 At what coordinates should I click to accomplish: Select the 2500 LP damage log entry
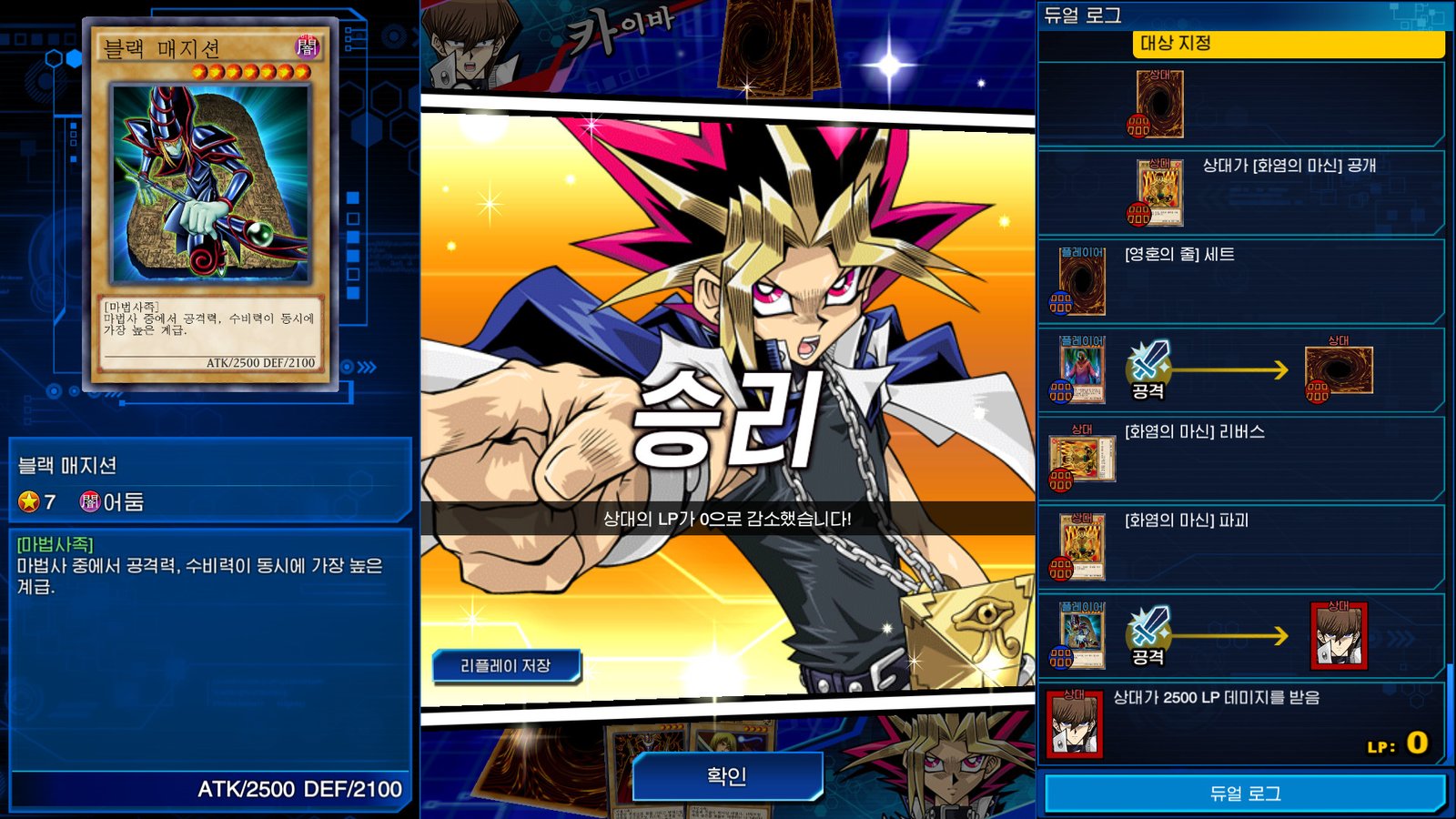point(1241,723)
